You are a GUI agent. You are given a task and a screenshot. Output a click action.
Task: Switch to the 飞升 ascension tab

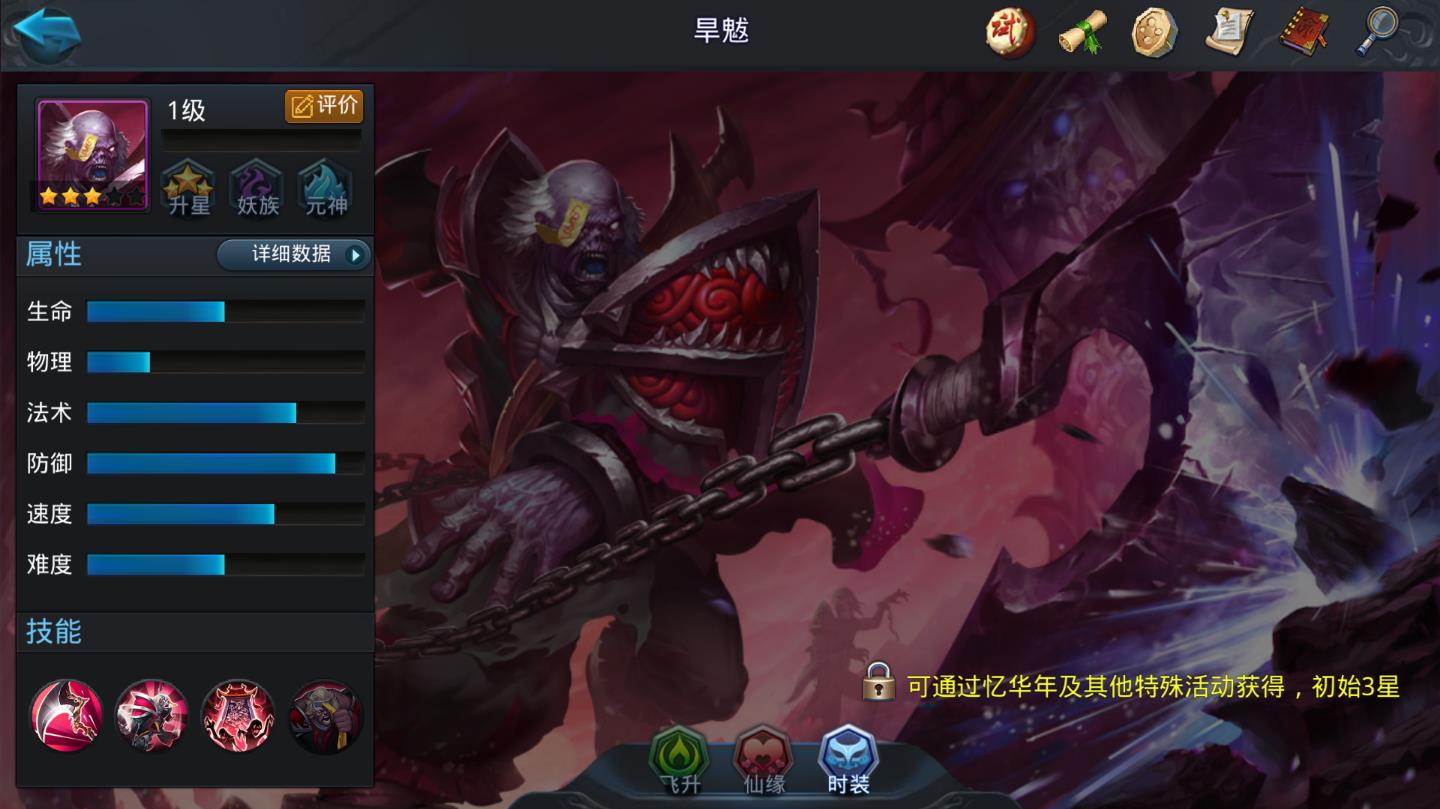click(679, 761)
